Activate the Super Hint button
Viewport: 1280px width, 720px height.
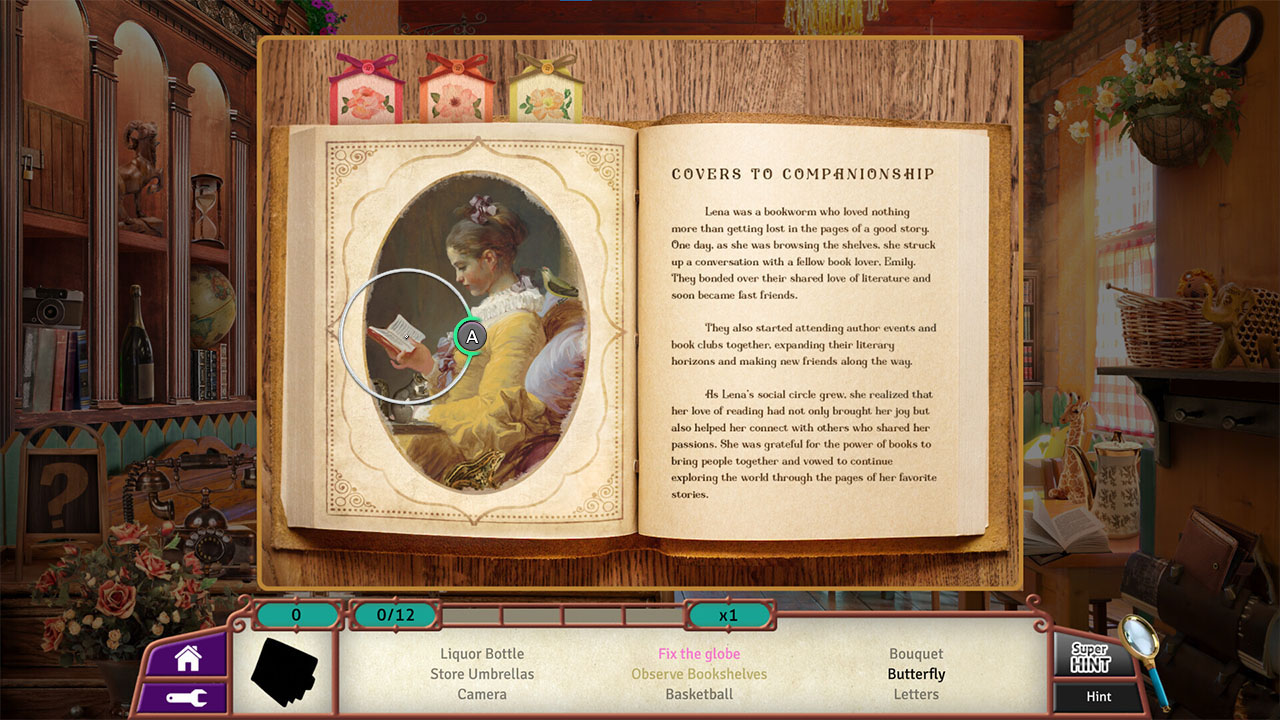click(x=1092, y=657)
